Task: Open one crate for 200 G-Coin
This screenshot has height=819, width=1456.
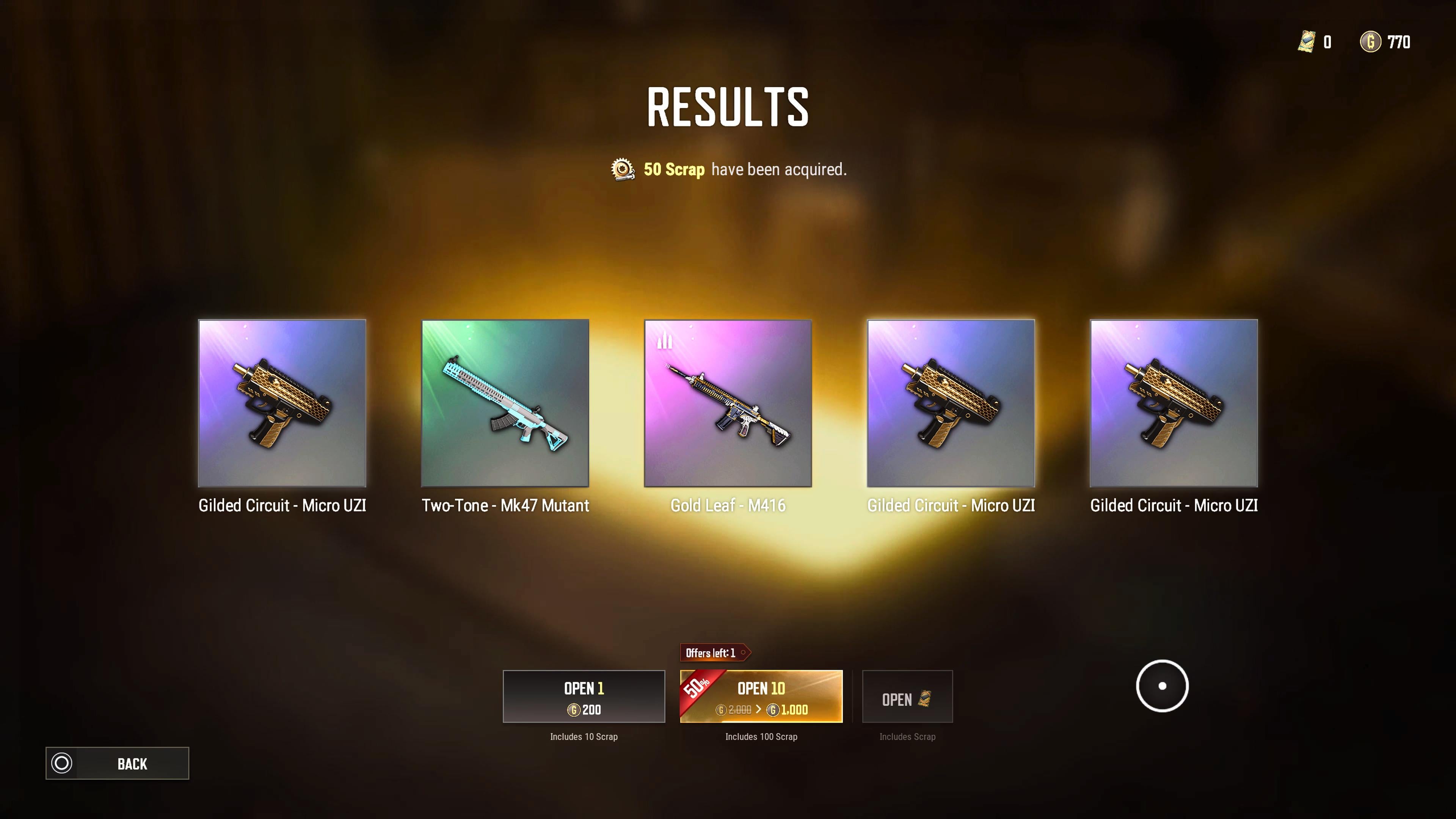Action: (583, 697)
